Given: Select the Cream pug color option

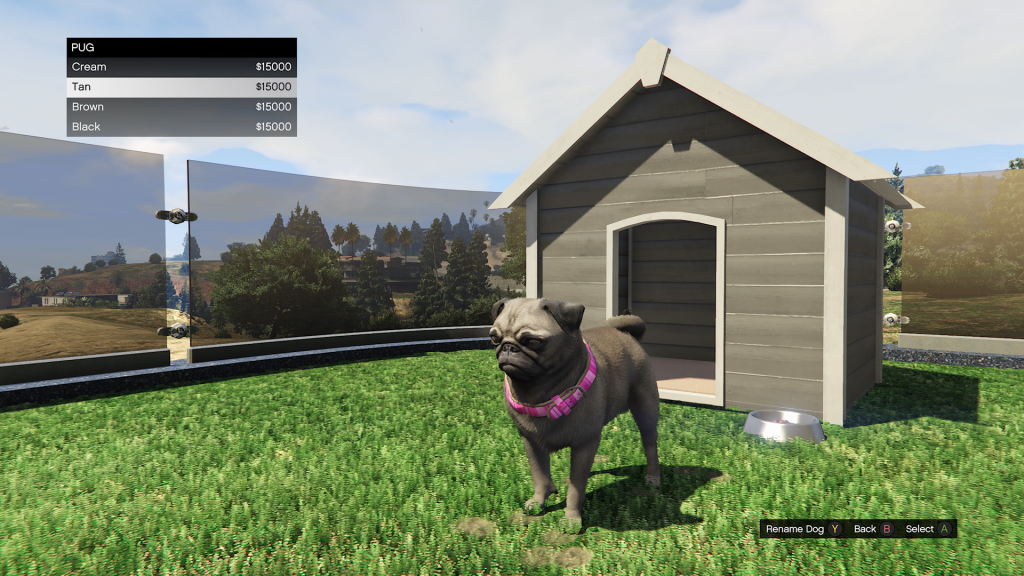Looking at the screenshot, I should coord(181,67).
